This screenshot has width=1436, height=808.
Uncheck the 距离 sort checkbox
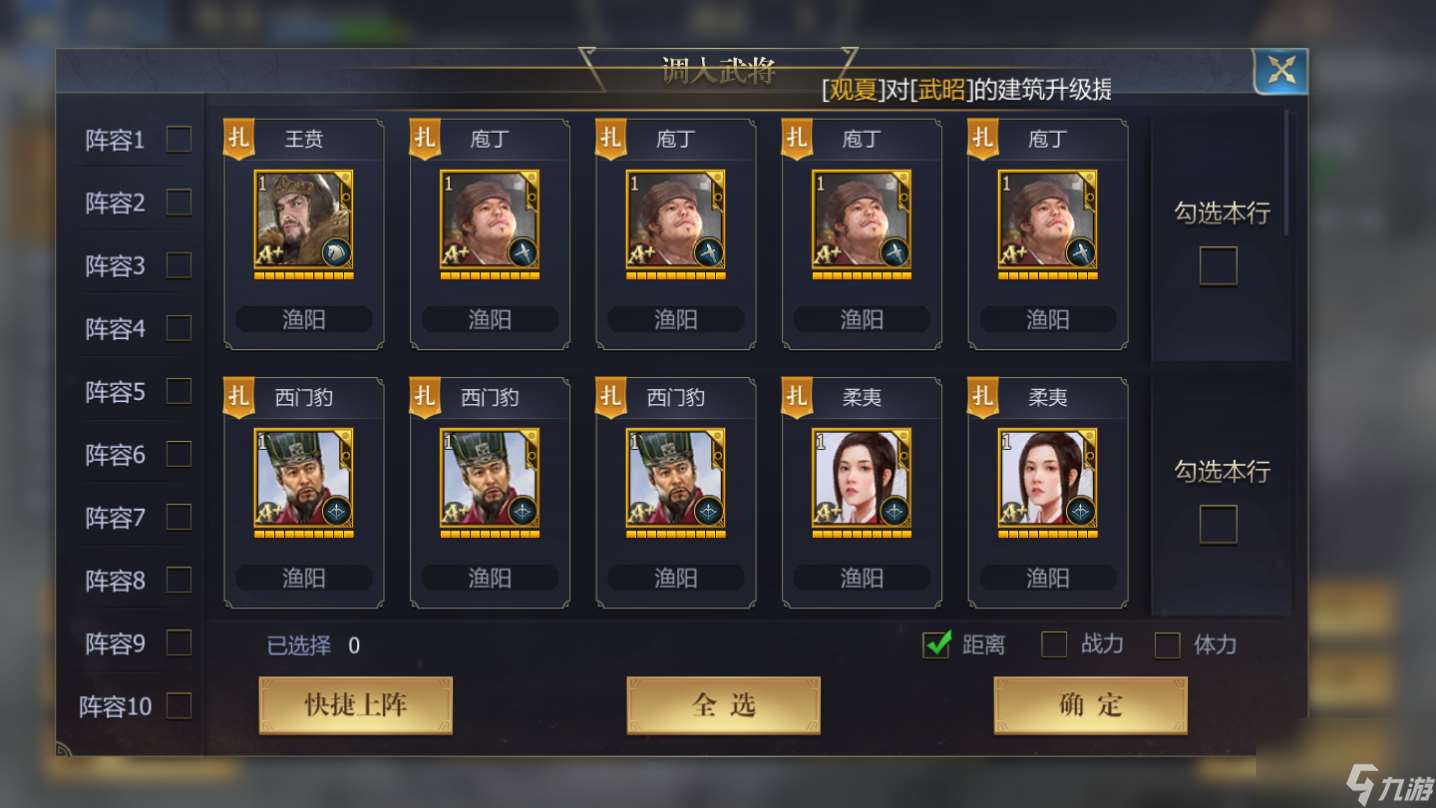click(937, 645)
